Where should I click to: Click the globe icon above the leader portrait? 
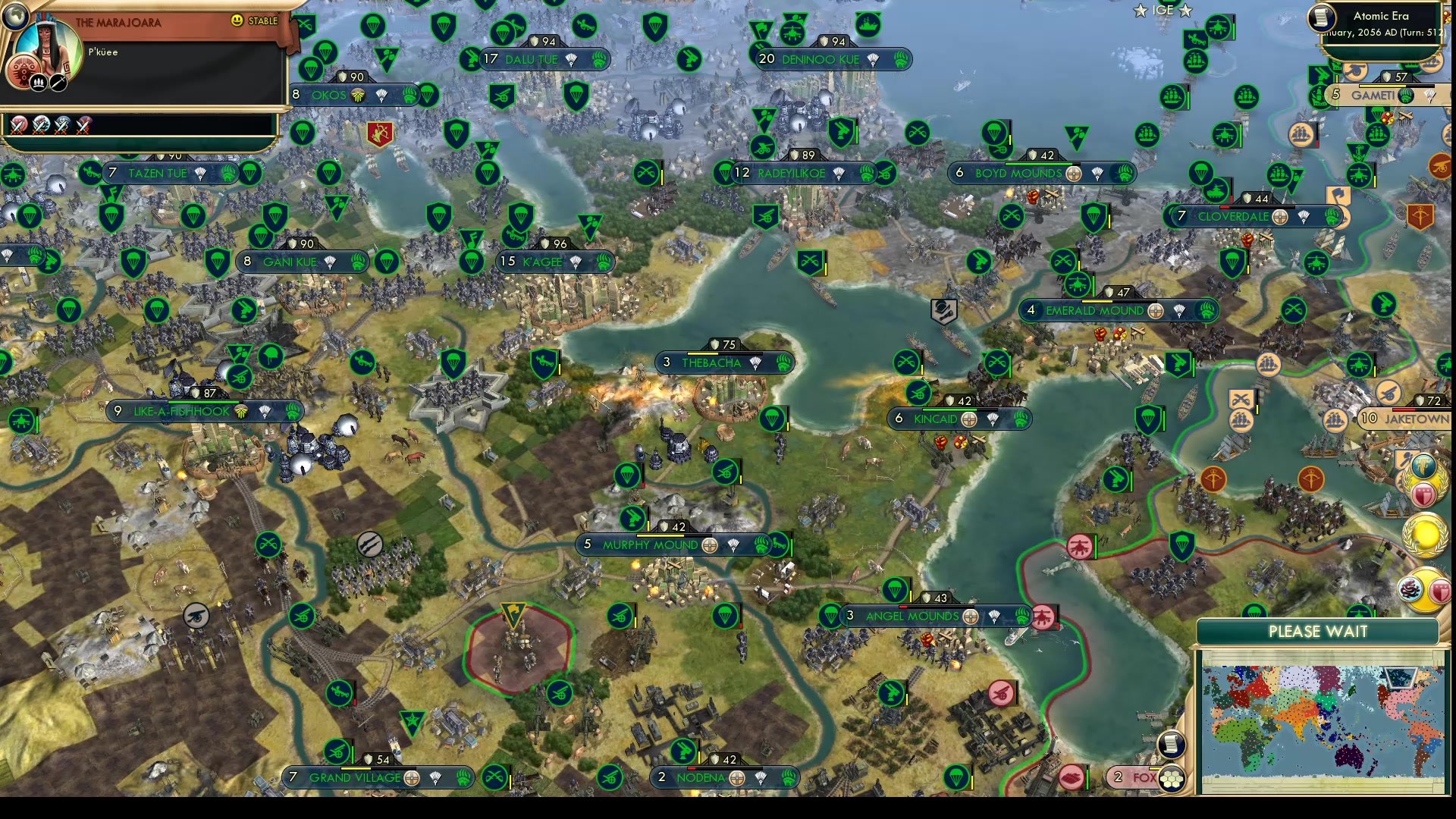pos(14,16)
